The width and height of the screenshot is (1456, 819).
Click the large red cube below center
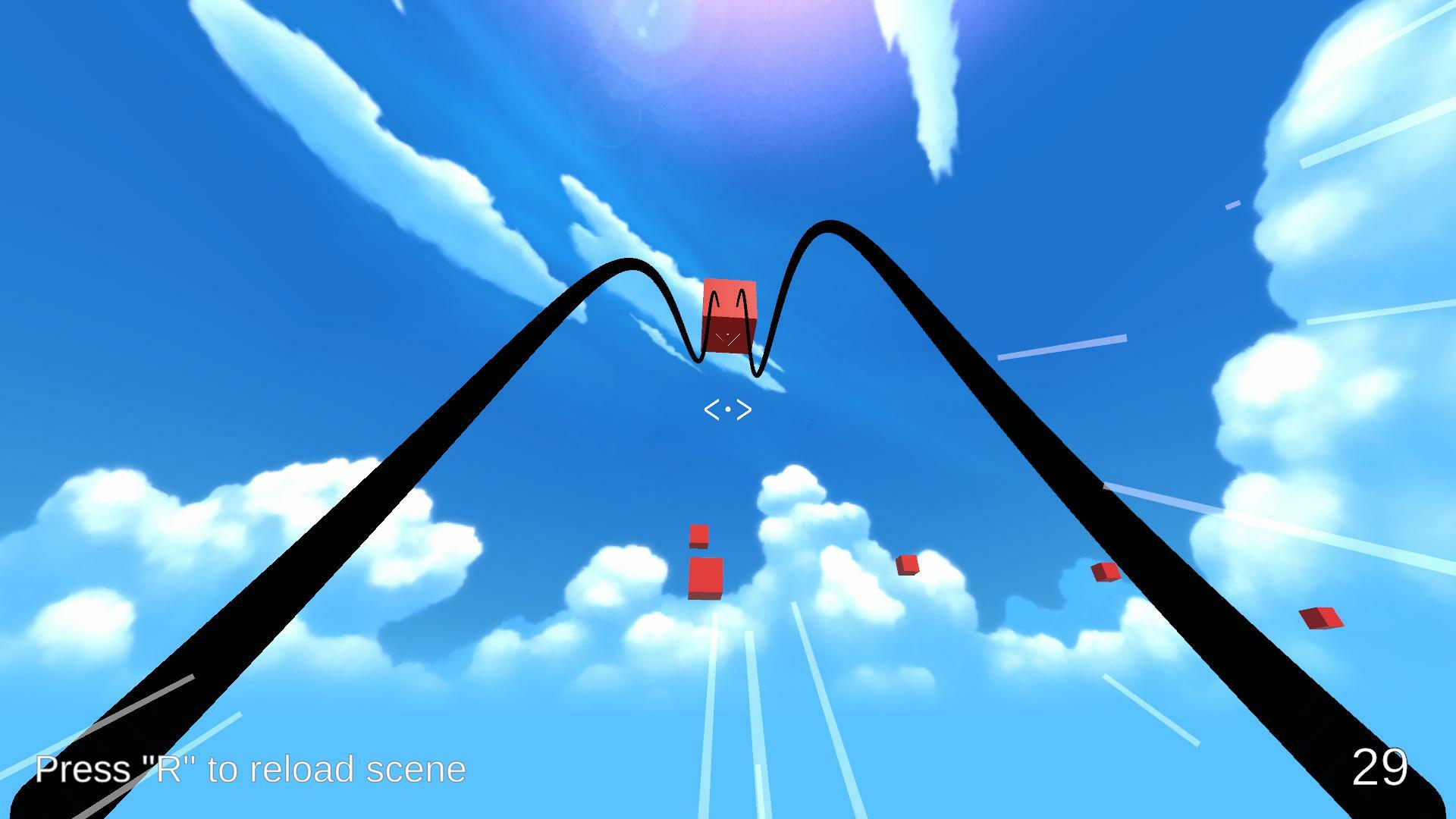click(x=704, y=579)
